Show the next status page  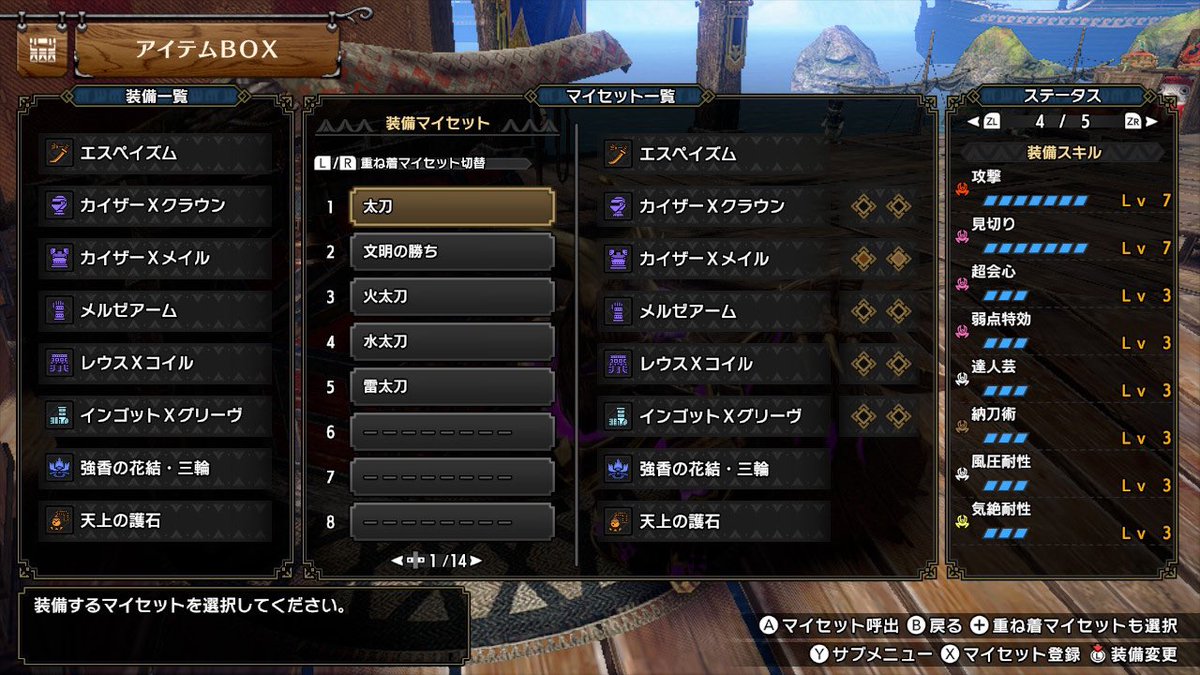point(1150,122)
